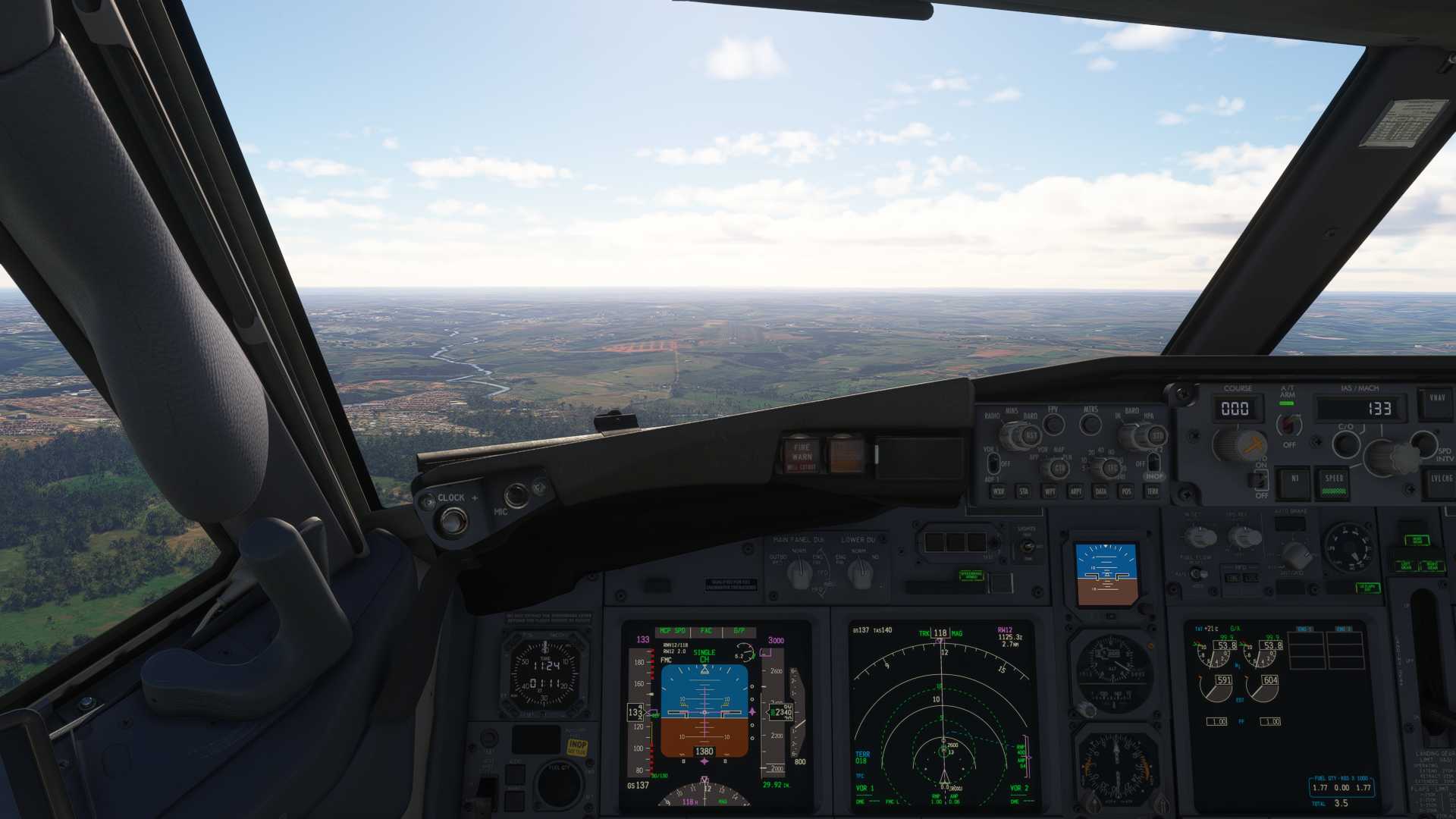Silence the FIRE WARN bell cutout light
This screenshot has height=819, width=1456.
tap(802, 454)
